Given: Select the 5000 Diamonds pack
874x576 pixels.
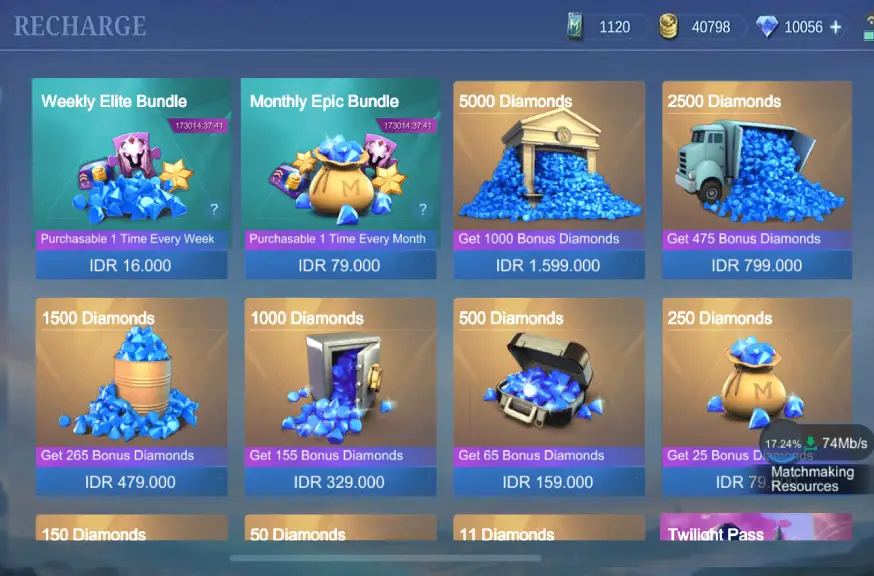Looking at the screenshot, I should 548,265.
